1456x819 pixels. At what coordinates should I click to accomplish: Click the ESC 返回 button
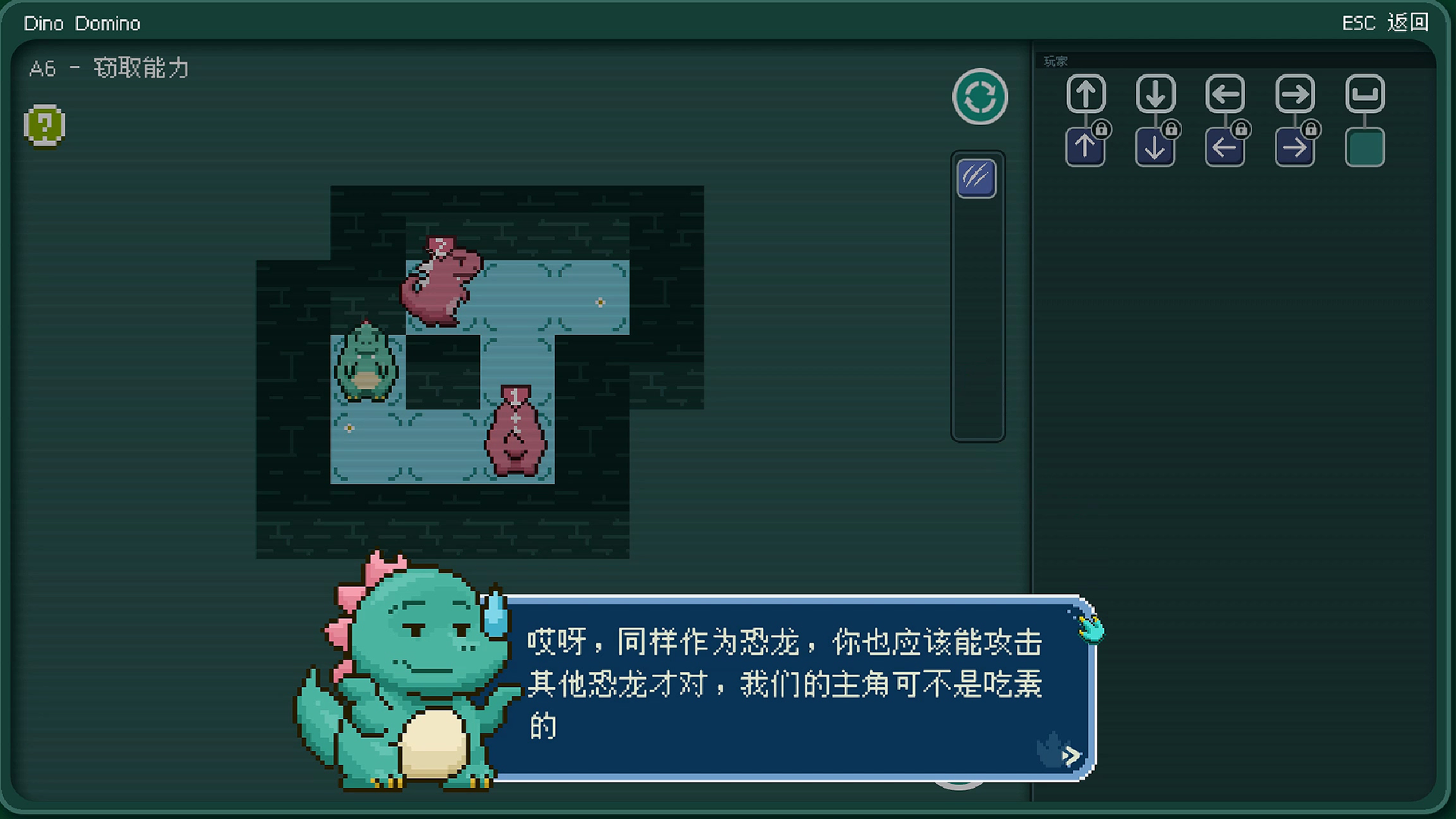[1384, 23]
